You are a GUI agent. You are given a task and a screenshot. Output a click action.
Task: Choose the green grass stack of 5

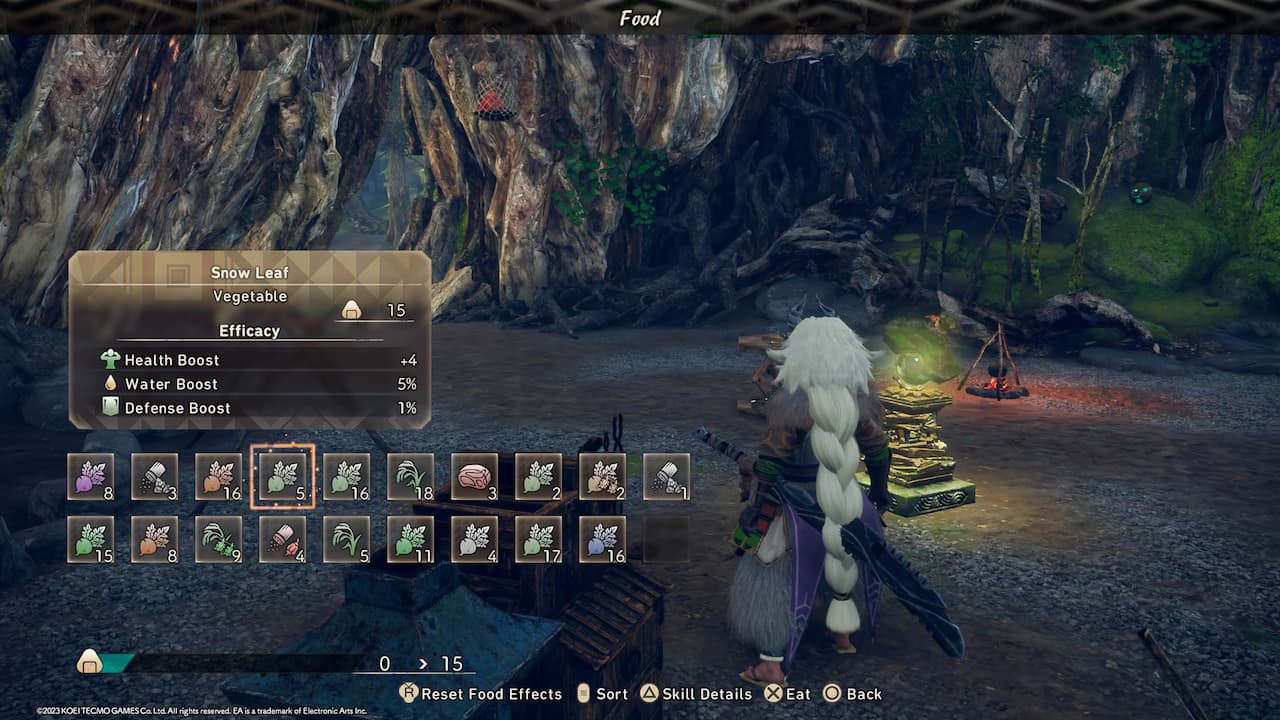[347, 539]
